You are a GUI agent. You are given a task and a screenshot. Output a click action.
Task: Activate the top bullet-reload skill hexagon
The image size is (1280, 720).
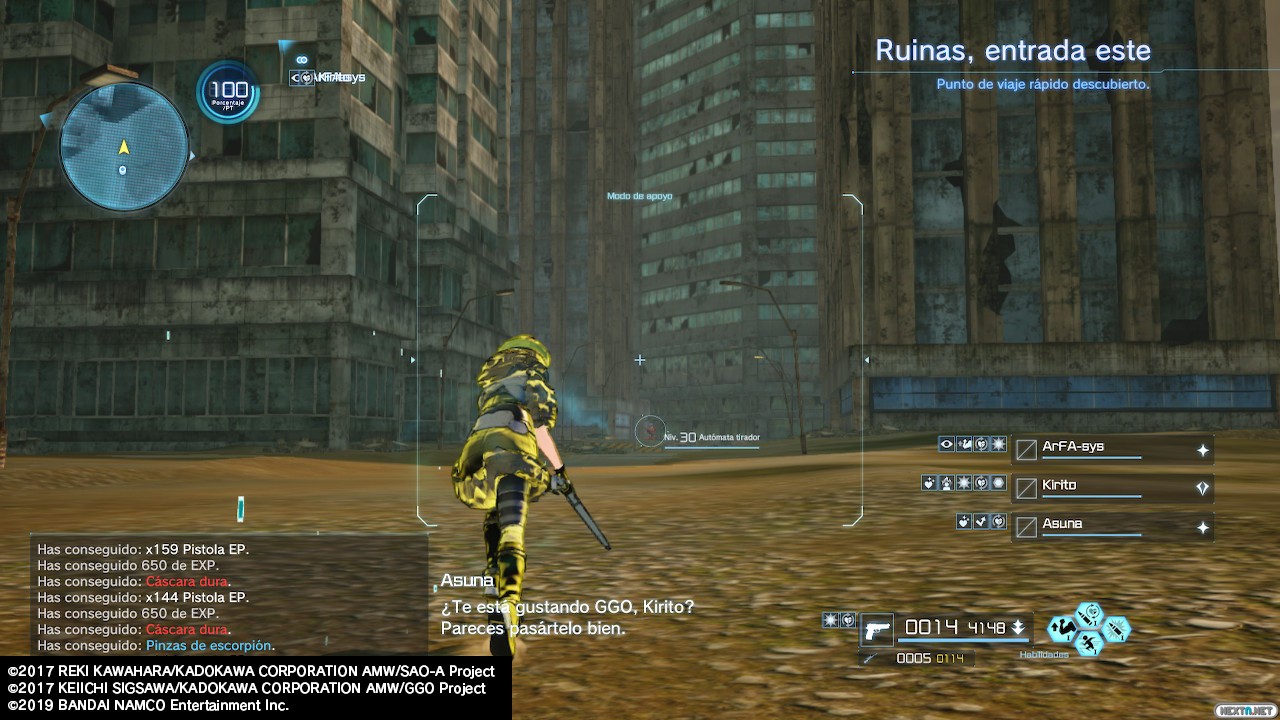(x=1090, y=613)
